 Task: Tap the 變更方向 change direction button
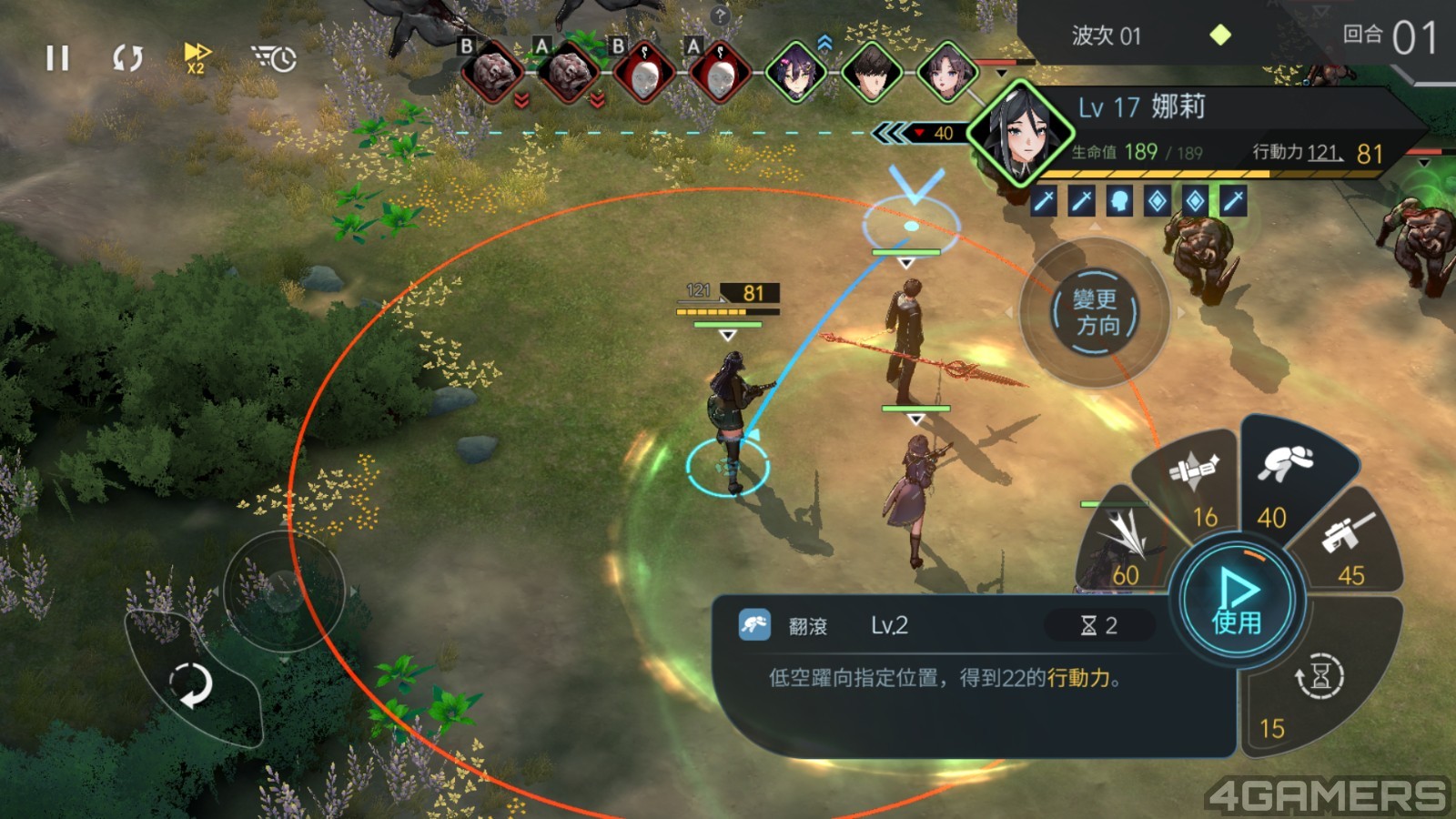point(1095,313)
